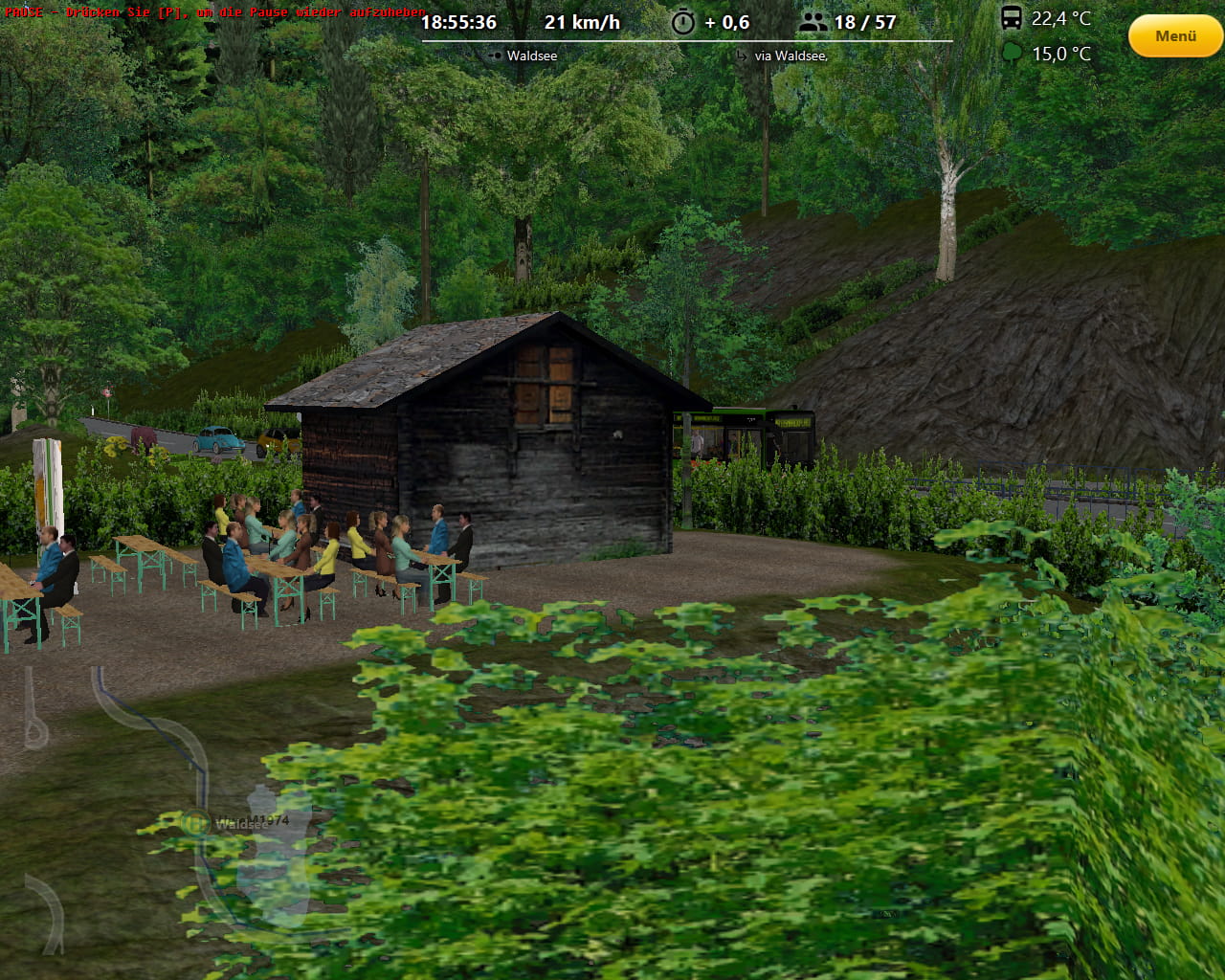
Task: Click the Waldsee bus stop marker on the minimap
Action: (196, 822)
